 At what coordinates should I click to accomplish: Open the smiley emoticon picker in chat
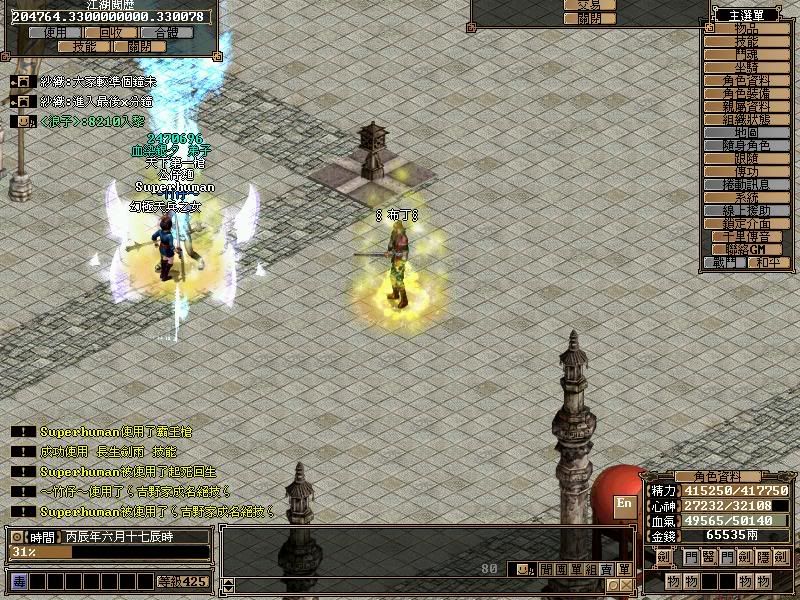tap(519, 569)
